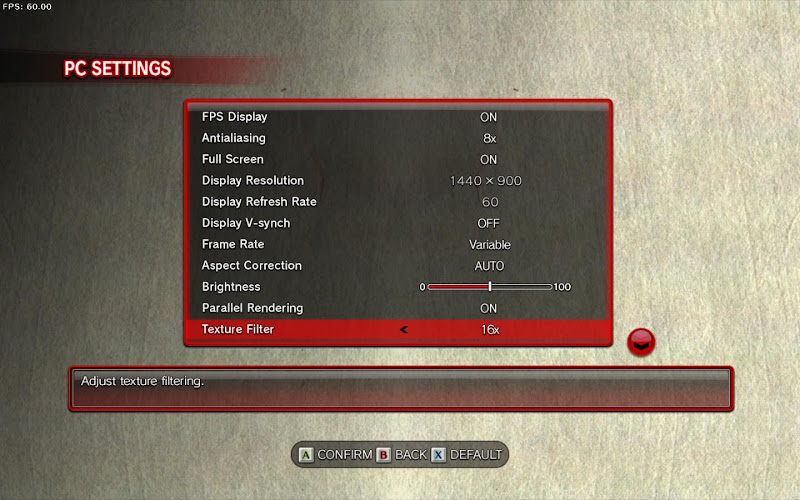Screen dimensions: 800x500
Task: Choose the Frame Rate setting row
Action: tap(396, 244)
